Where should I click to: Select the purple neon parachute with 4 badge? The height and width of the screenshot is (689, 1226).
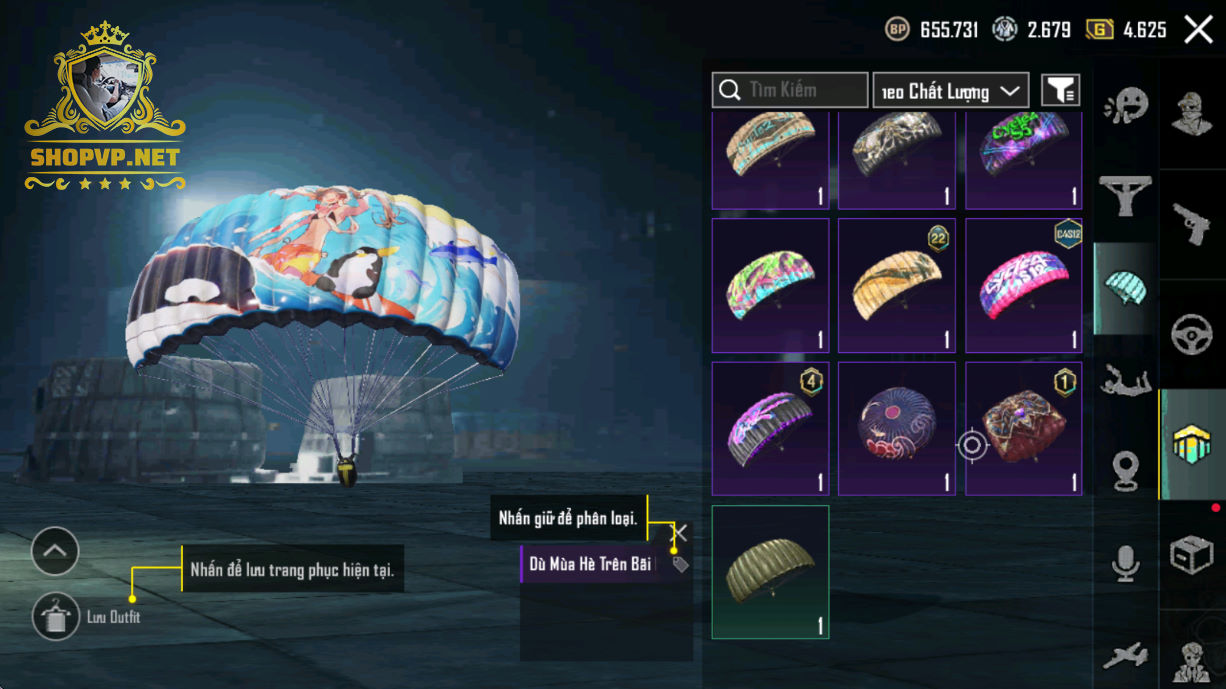[x=770, y=428]
